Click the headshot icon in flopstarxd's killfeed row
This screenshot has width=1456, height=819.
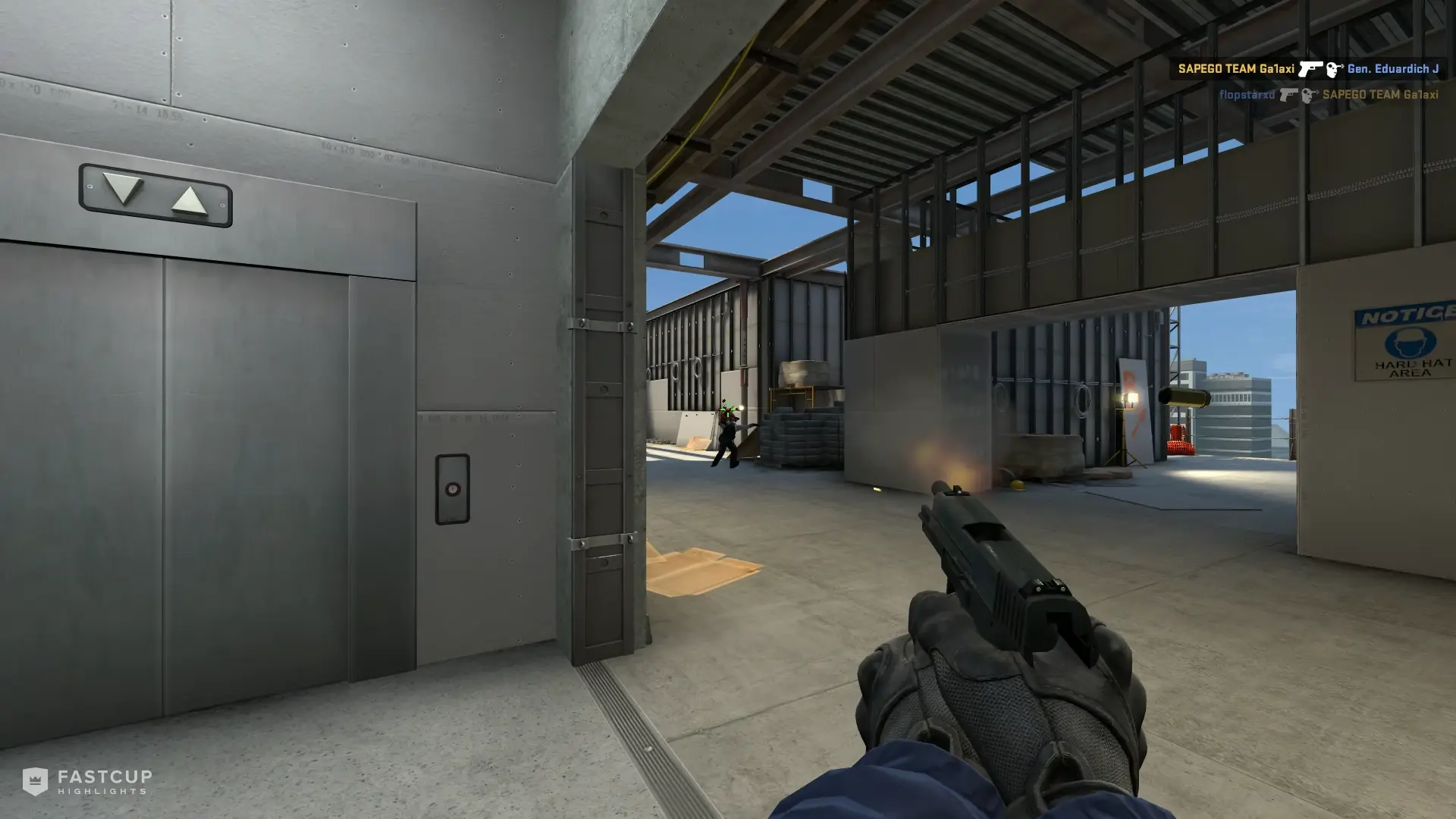pos(1310,96)
